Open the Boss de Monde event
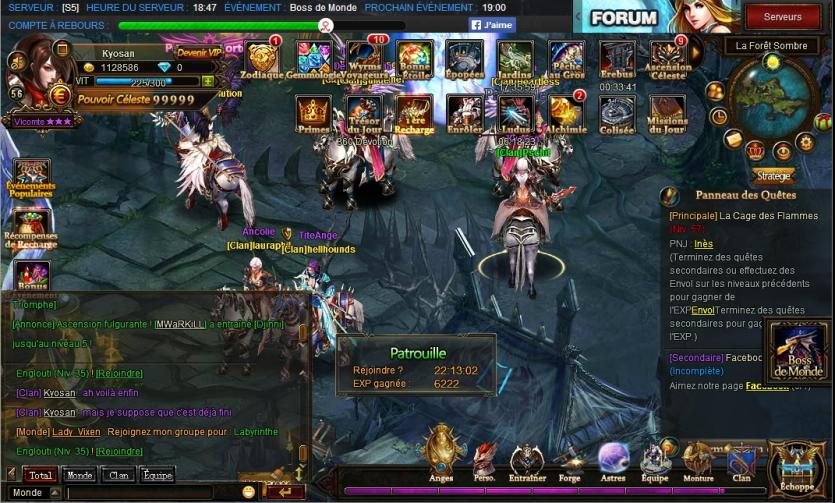The image size is (835, 503). [x=798, y=352]
